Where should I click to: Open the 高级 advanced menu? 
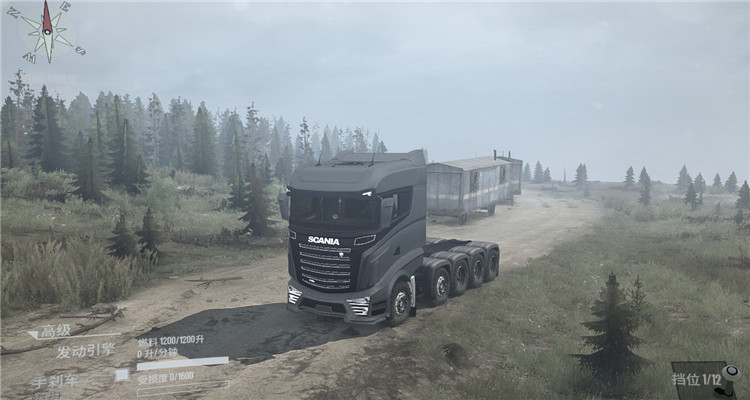click(x=55, y=331)
